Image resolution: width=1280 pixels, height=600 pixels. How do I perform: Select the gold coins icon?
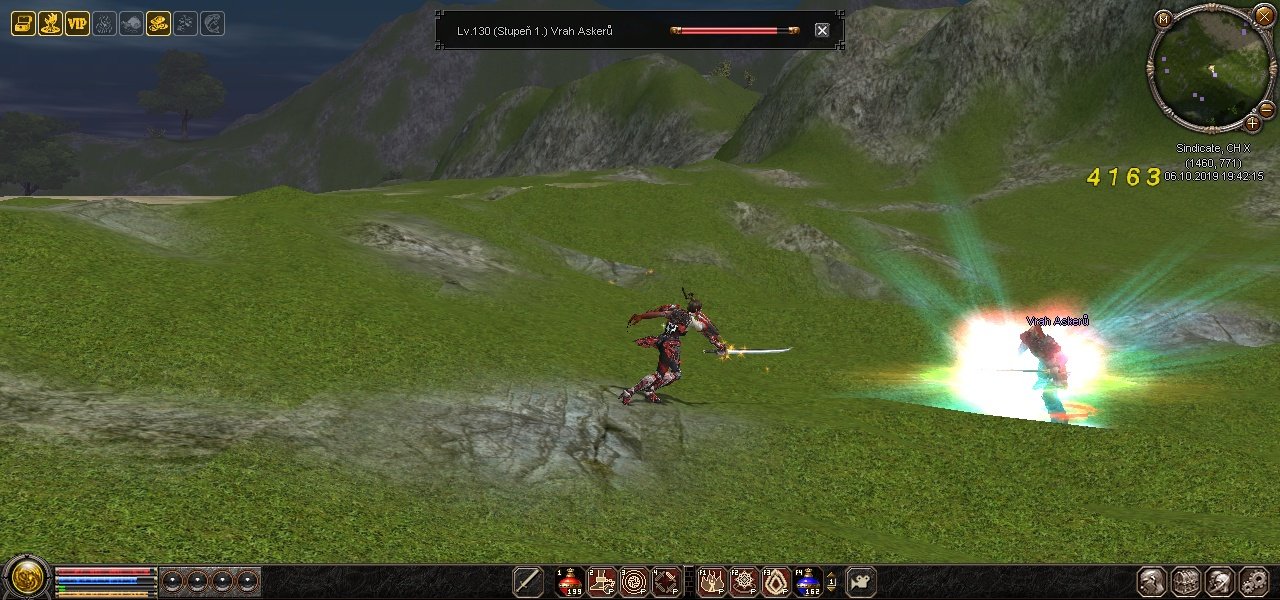(x=158, y=24)
